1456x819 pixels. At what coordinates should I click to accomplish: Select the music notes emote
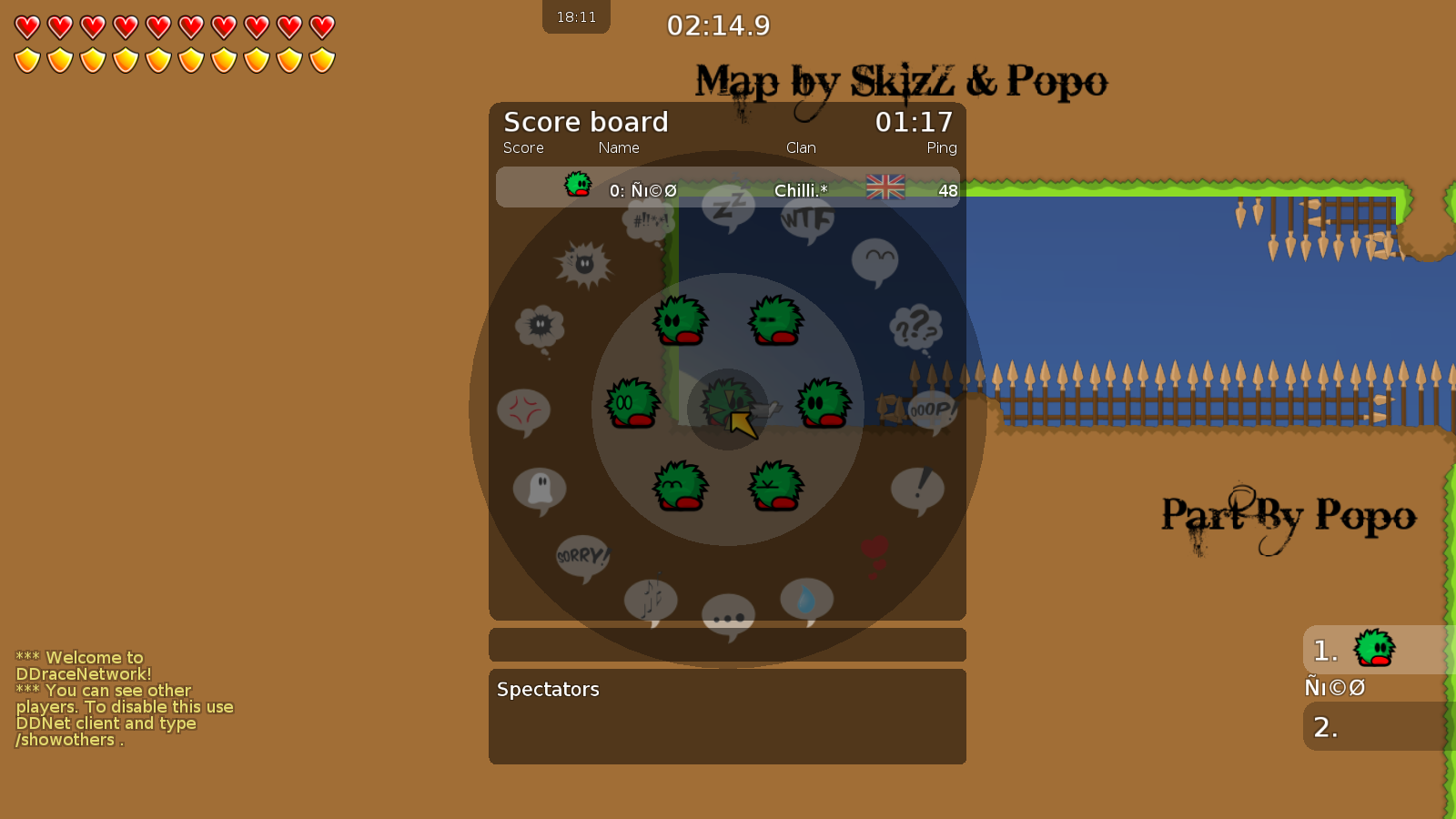point(651,598)
